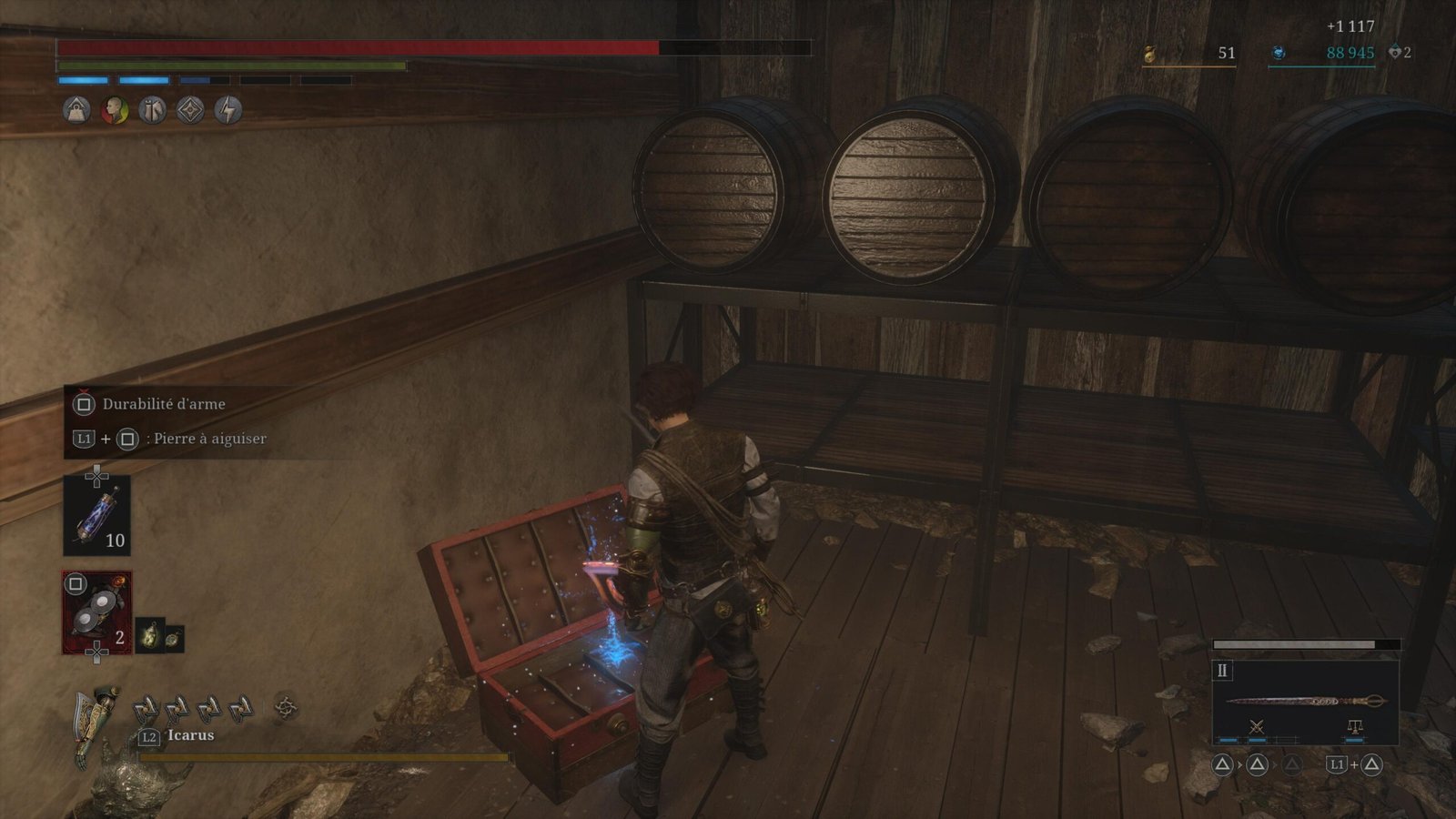Click the small pocket watch icon
1456x819 pixels.
172,638
